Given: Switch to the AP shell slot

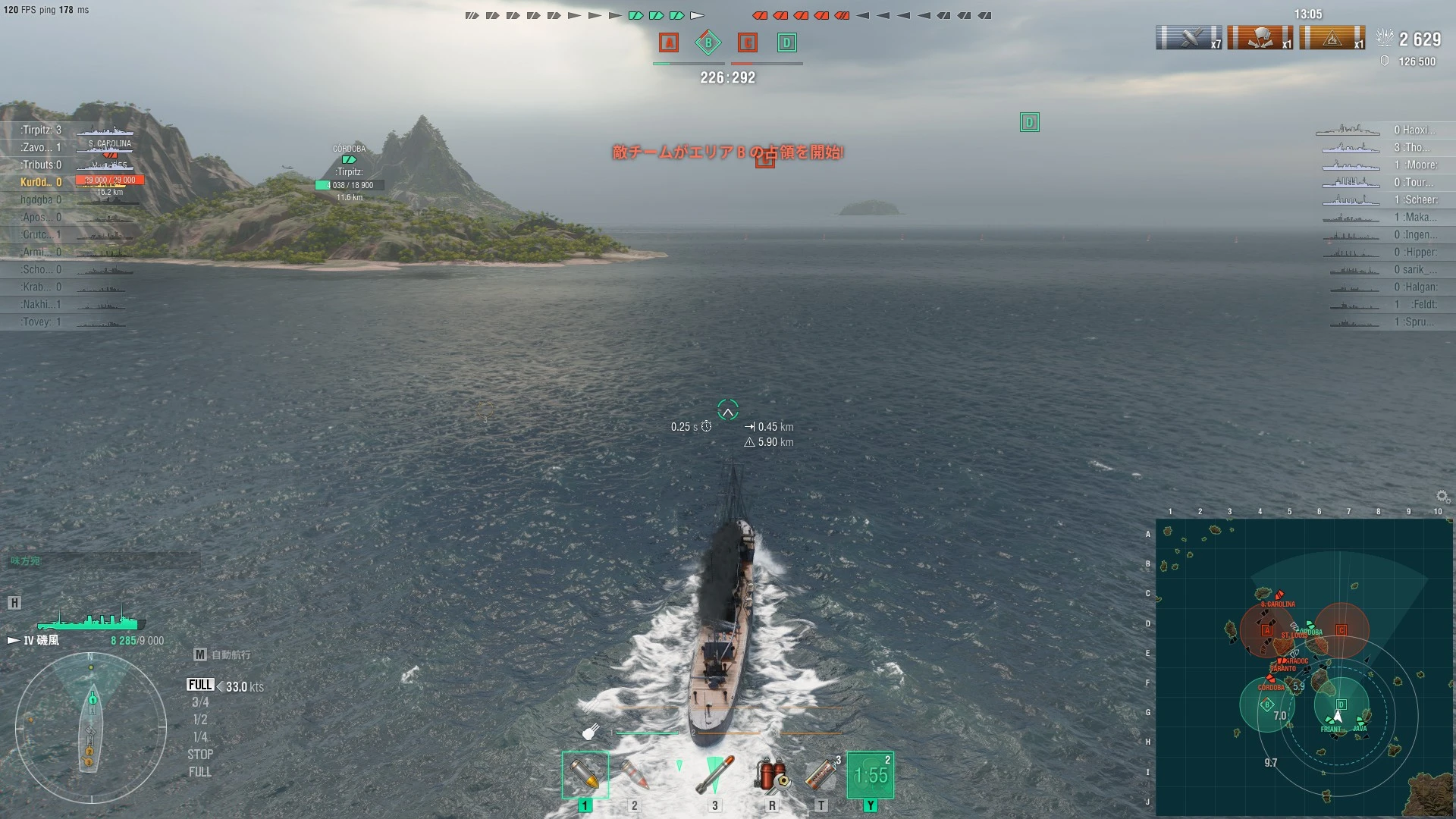Looking at the screenshot, I should 634,775.
